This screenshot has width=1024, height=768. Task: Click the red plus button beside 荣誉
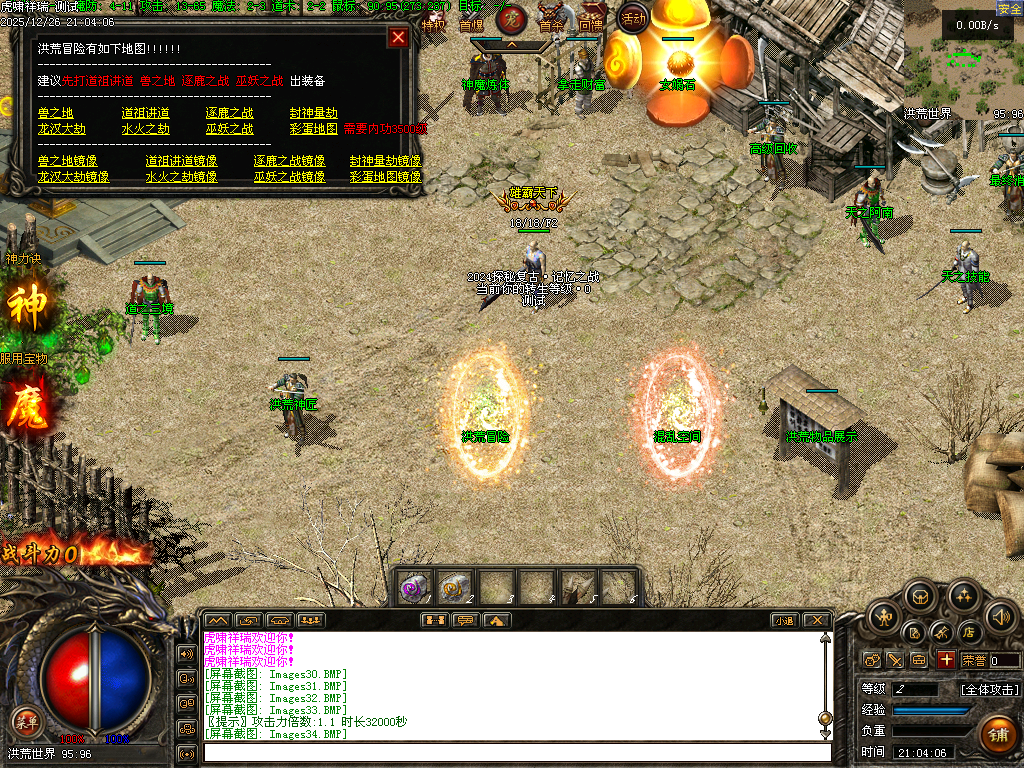(946, 660)
